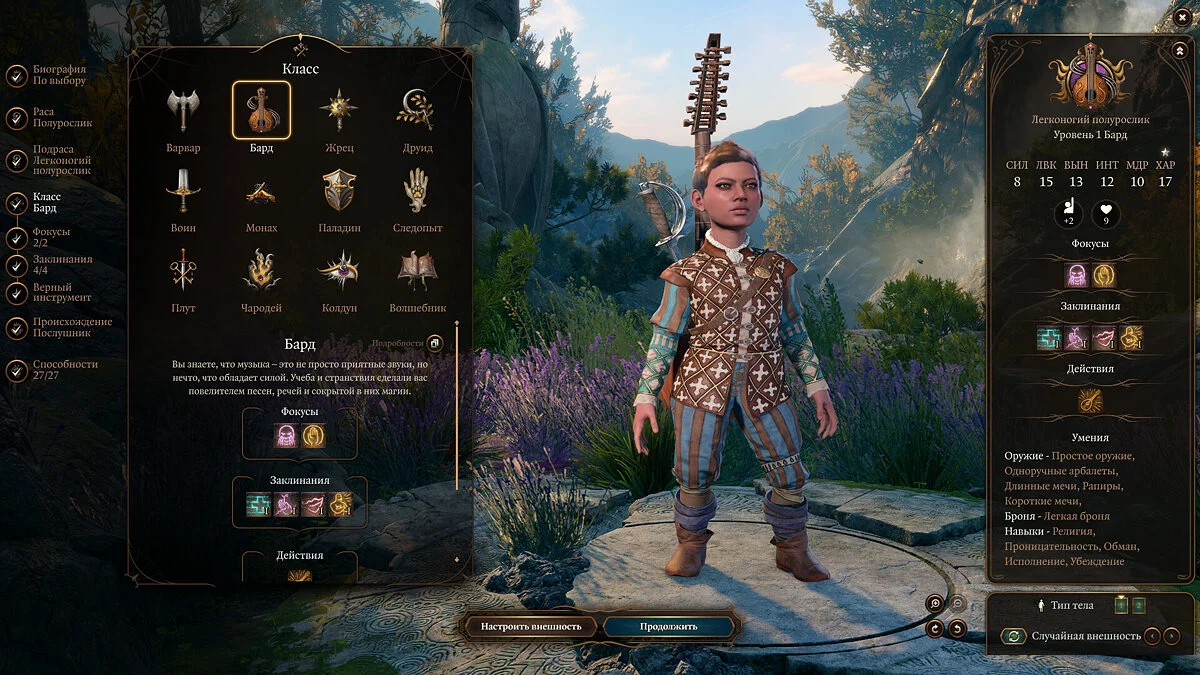Open Настроить внешность appearance editor

pyautogui.click(x=531, y=627)
